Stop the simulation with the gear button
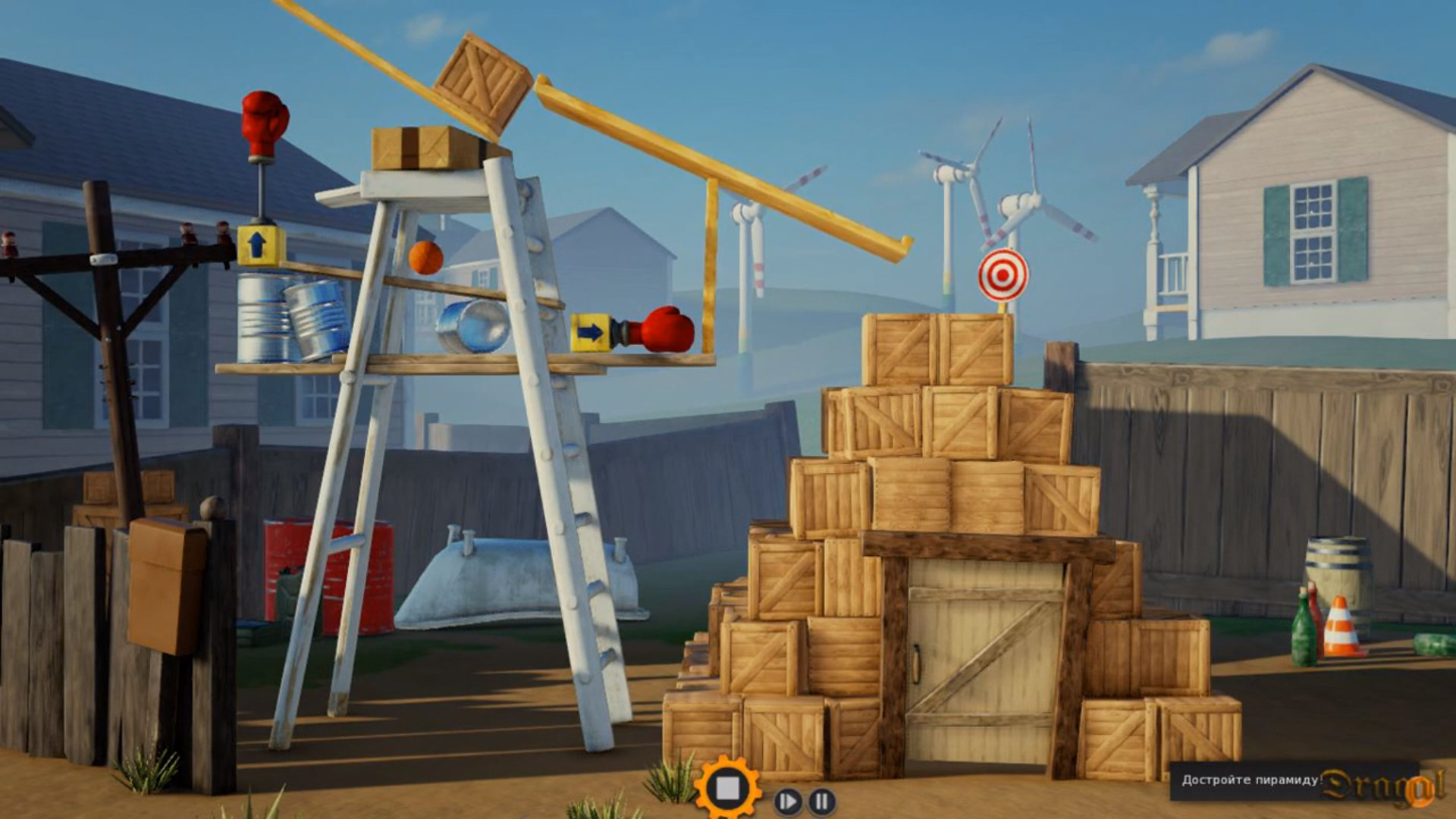 click(x=727, y=789)
